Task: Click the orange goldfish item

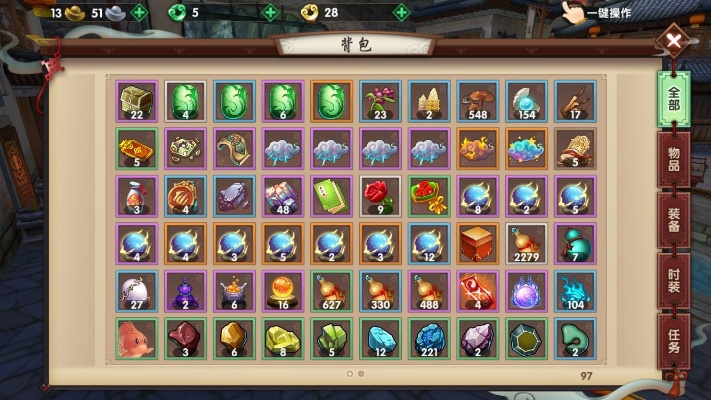Action: pos(135,338)
